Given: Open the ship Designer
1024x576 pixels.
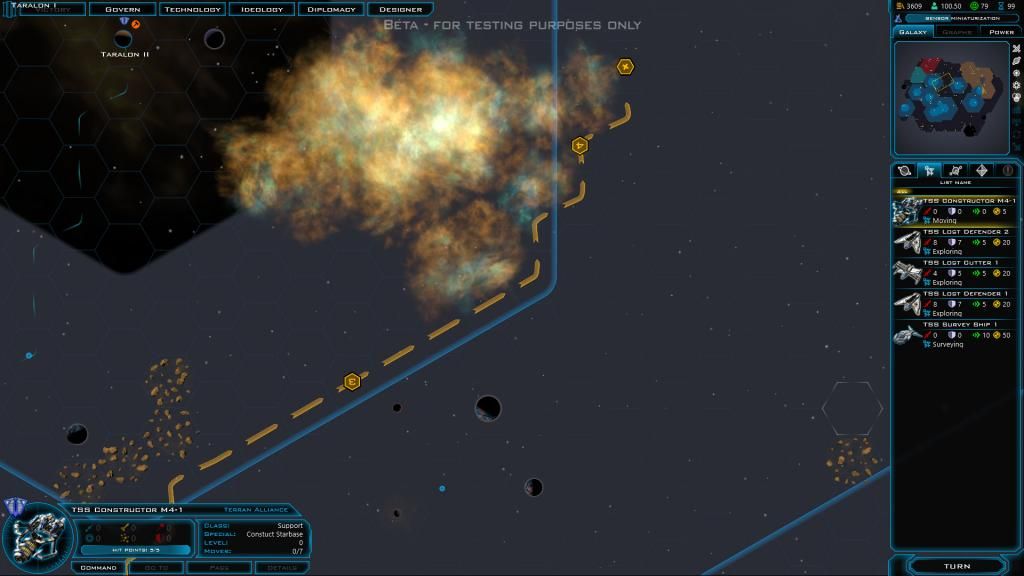Looking at the screenshot, I should [400, 9].
